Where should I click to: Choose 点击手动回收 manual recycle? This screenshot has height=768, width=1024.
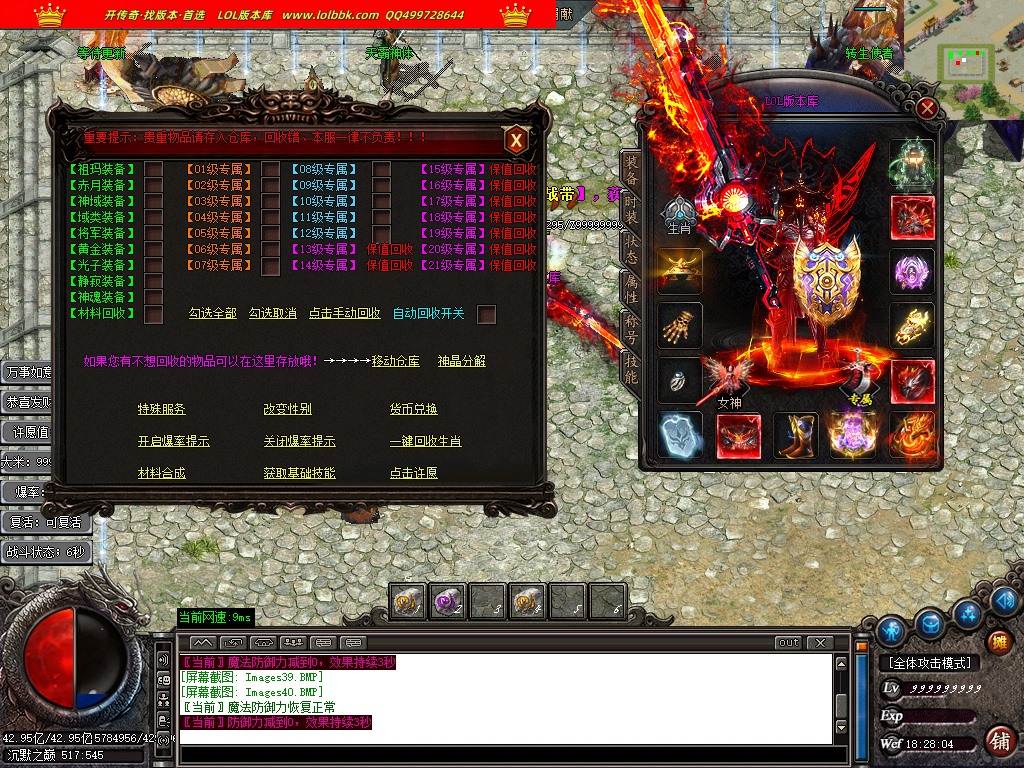[x=345, y=313]
